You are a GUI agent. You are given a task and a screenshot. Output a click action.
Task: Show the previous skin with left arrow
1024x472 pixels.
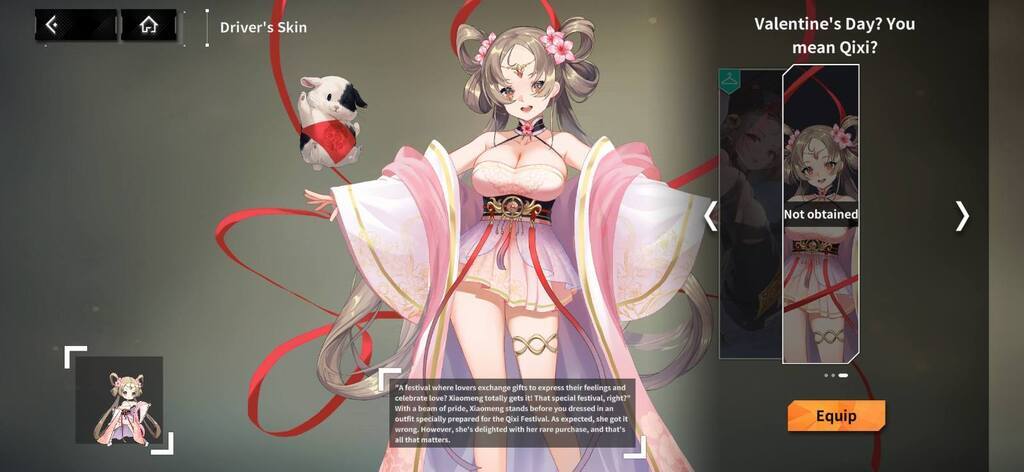[711, 215]
